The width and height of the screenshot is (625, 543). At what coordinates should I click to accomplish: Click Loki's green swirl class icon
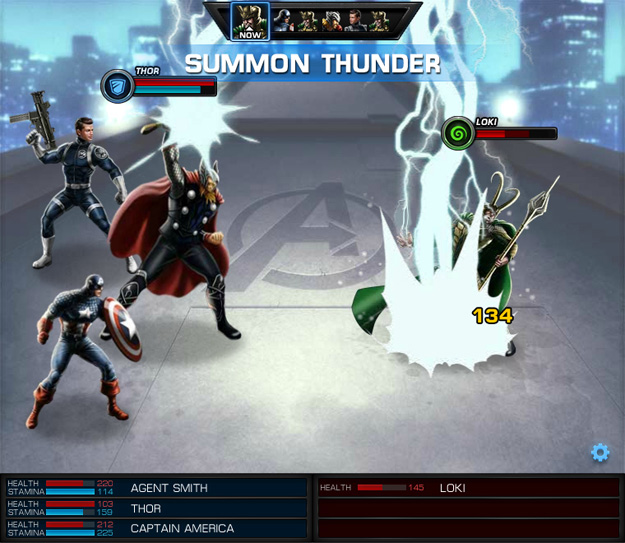pos(459,133)
